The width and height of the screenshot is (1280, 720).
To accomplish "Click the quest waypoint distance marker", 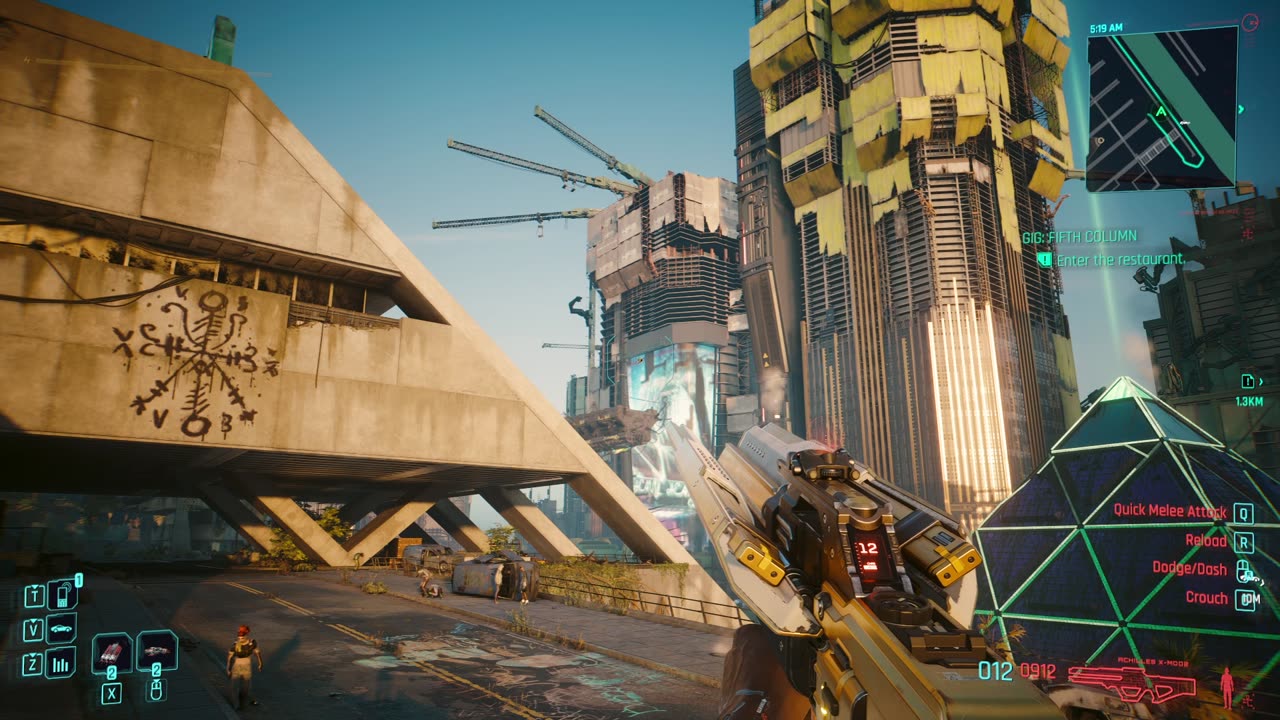I will tap(1249, 390).
